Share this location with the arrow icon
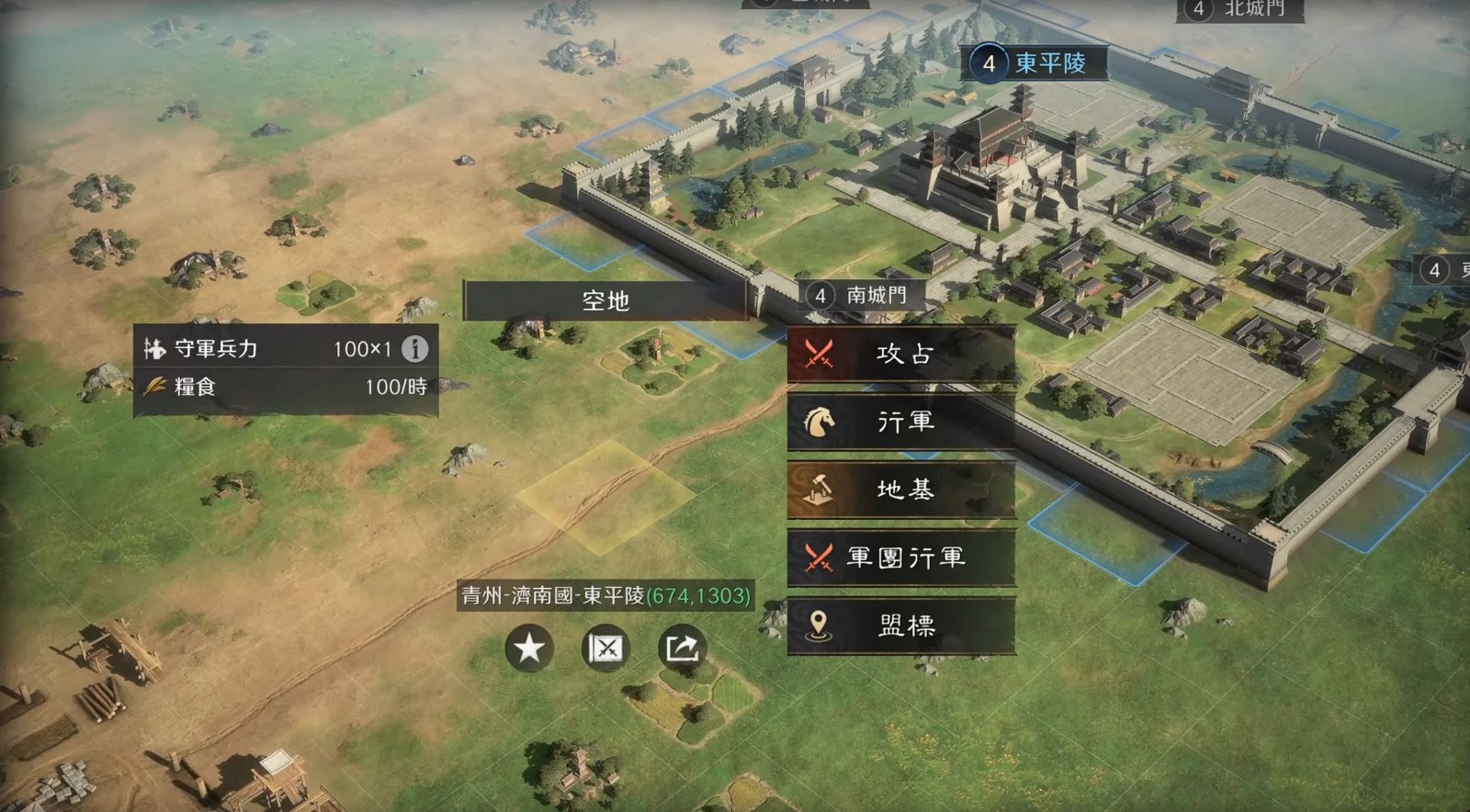The image size is (1470, 812). pyautogui.click(x=682, y=648)
